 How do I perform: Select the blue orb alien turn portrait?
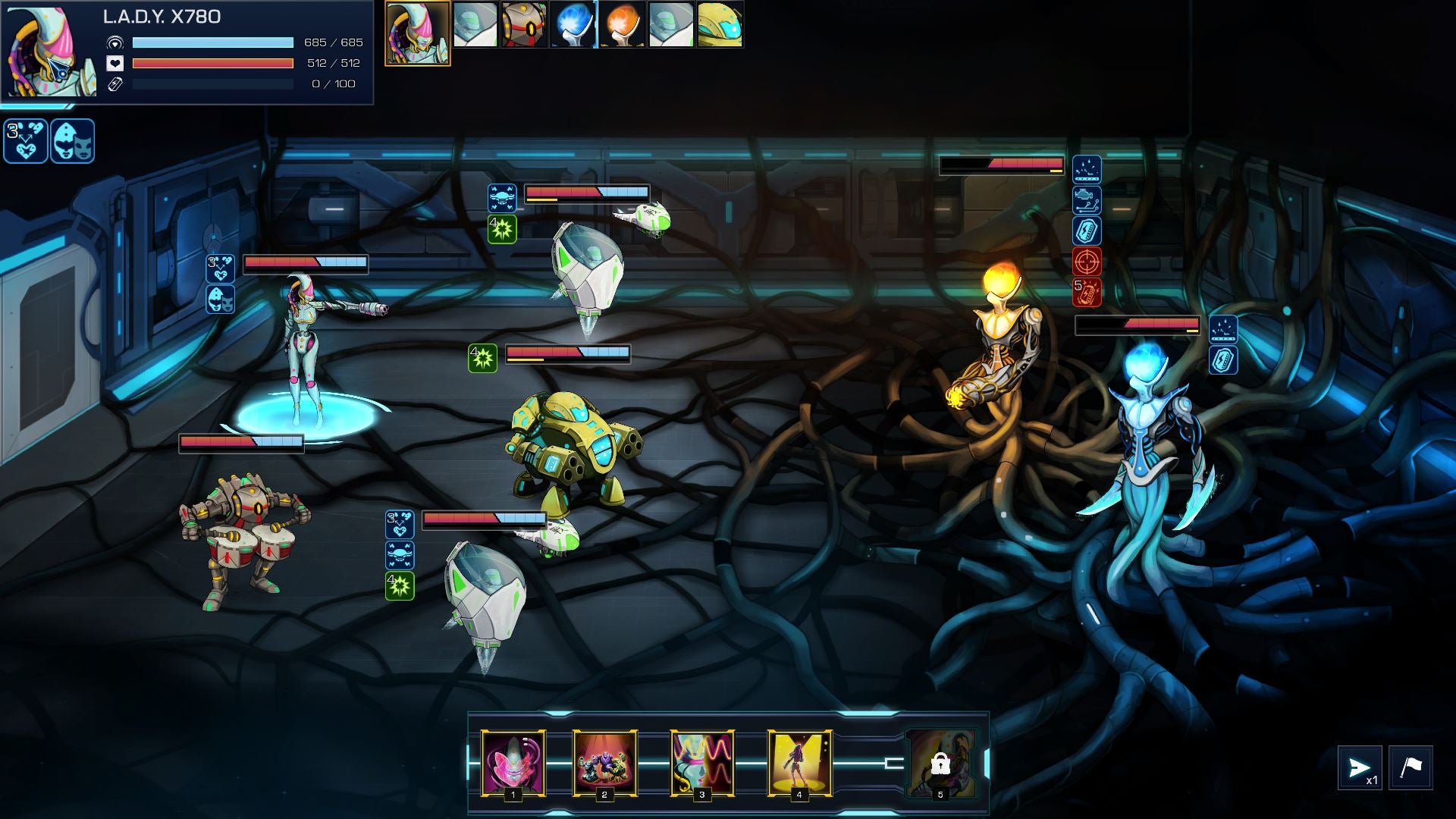pos(573,24)
